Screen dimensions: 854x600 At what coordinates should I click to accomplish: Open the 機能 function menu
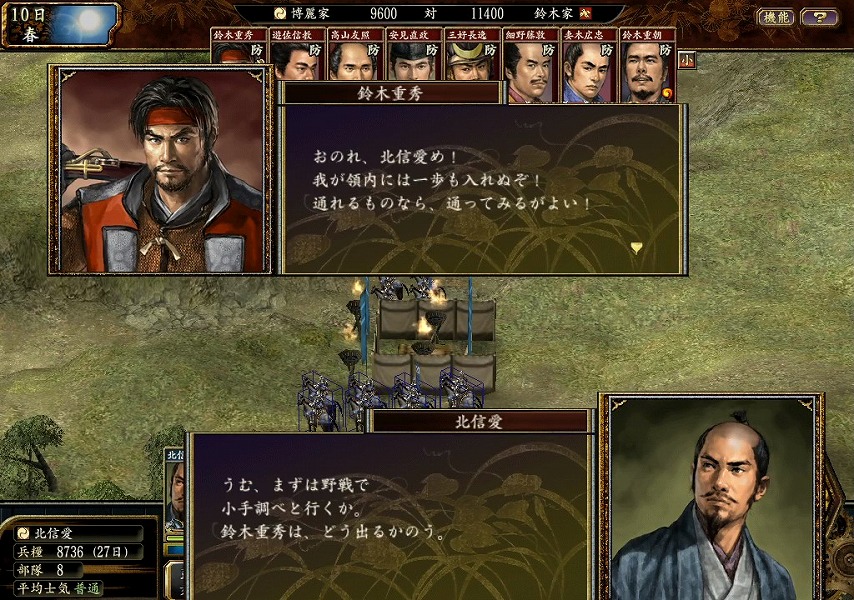pos(775,17)
